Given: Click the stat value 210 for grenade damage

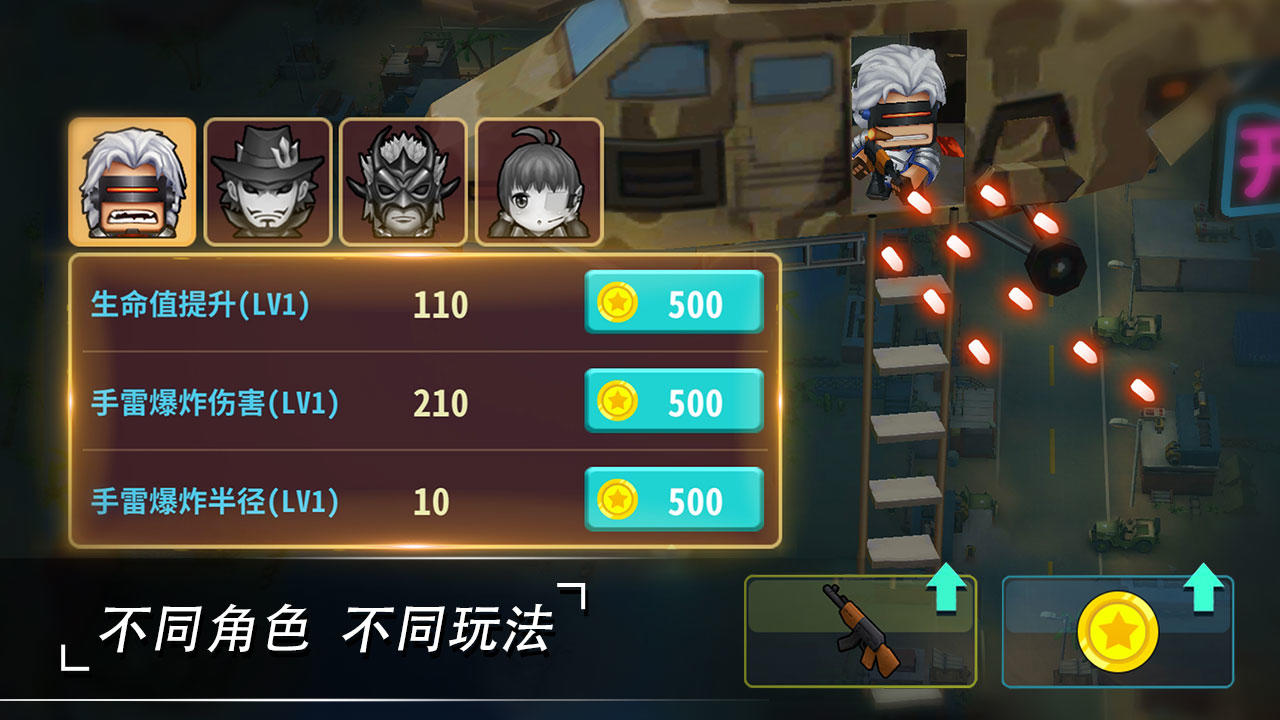Looking at the screenshot, I should point(444,399).
